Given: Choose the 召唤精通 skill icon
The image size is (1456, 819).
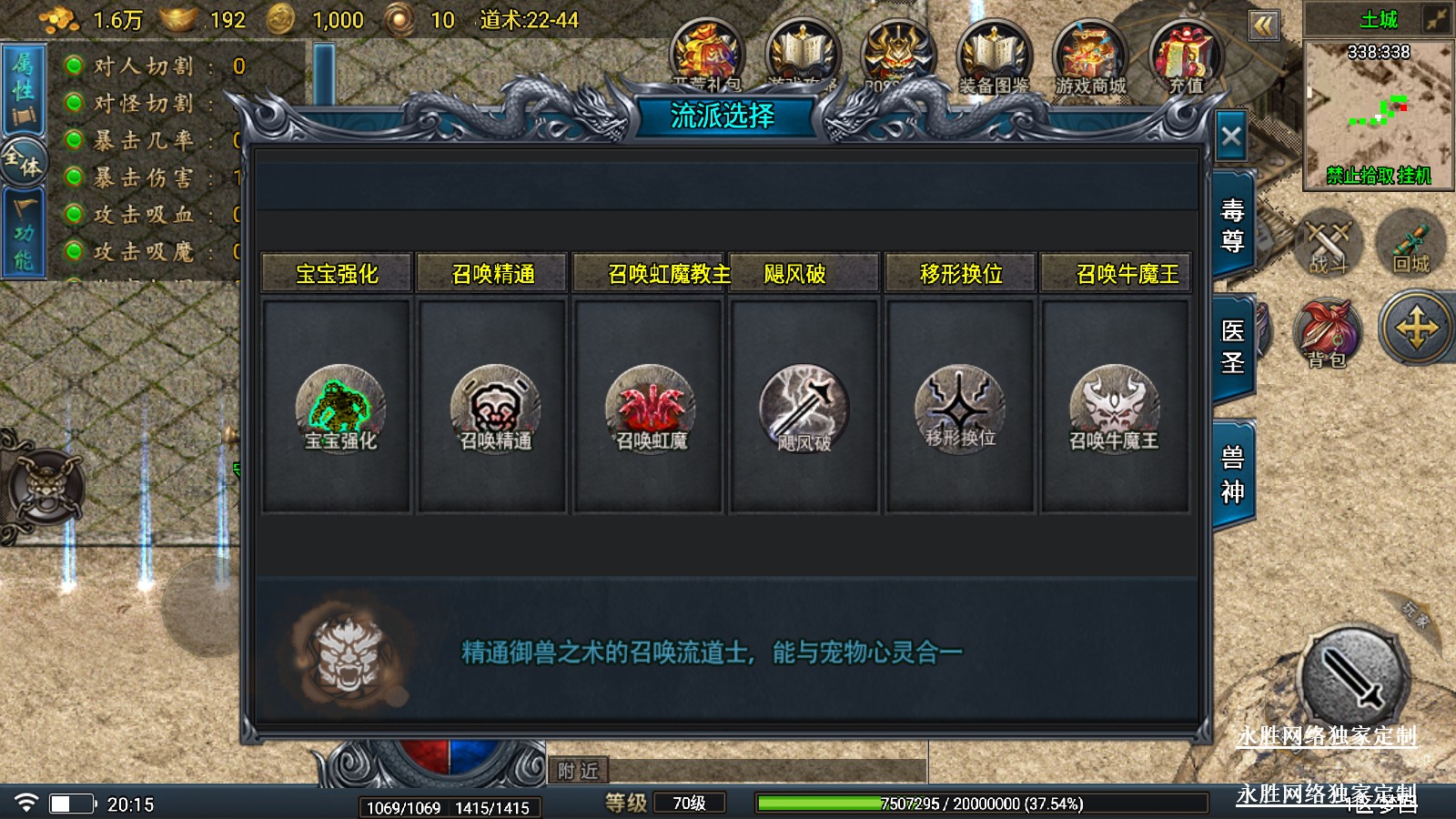Looking at the screenshot, I should 495,409.
